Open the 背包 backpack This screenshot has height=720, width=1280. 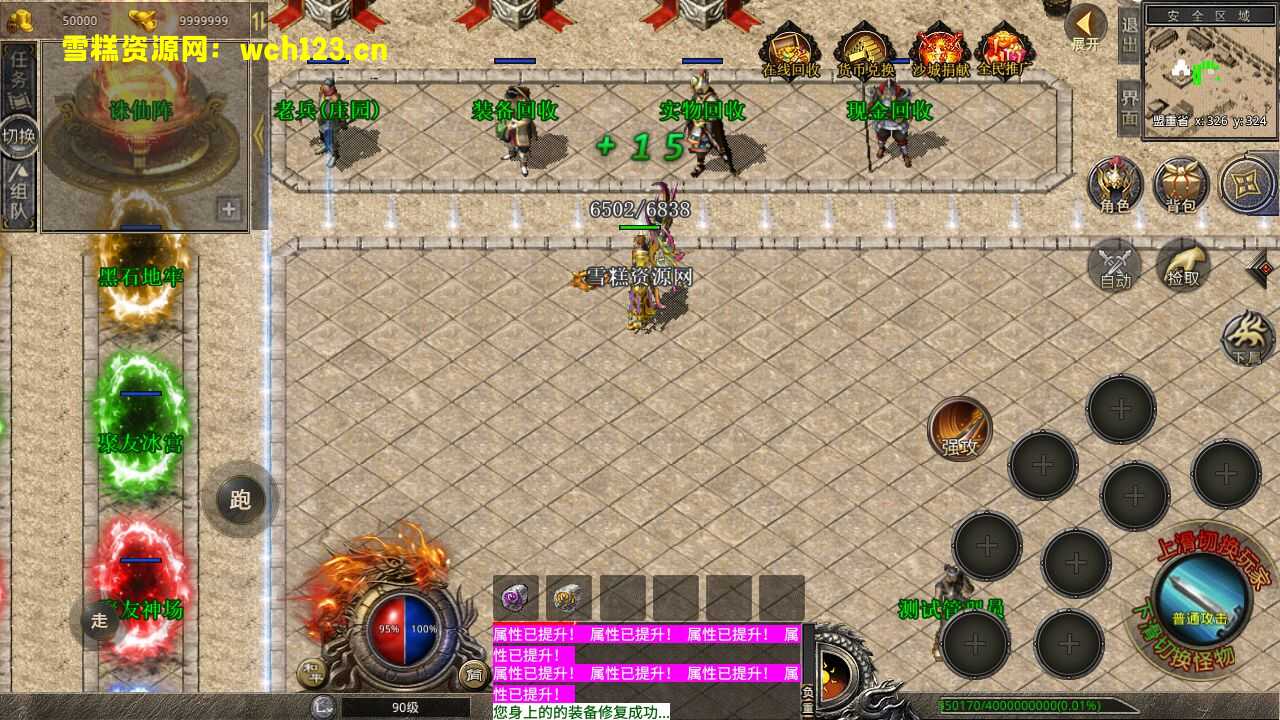coord(1181,185)
